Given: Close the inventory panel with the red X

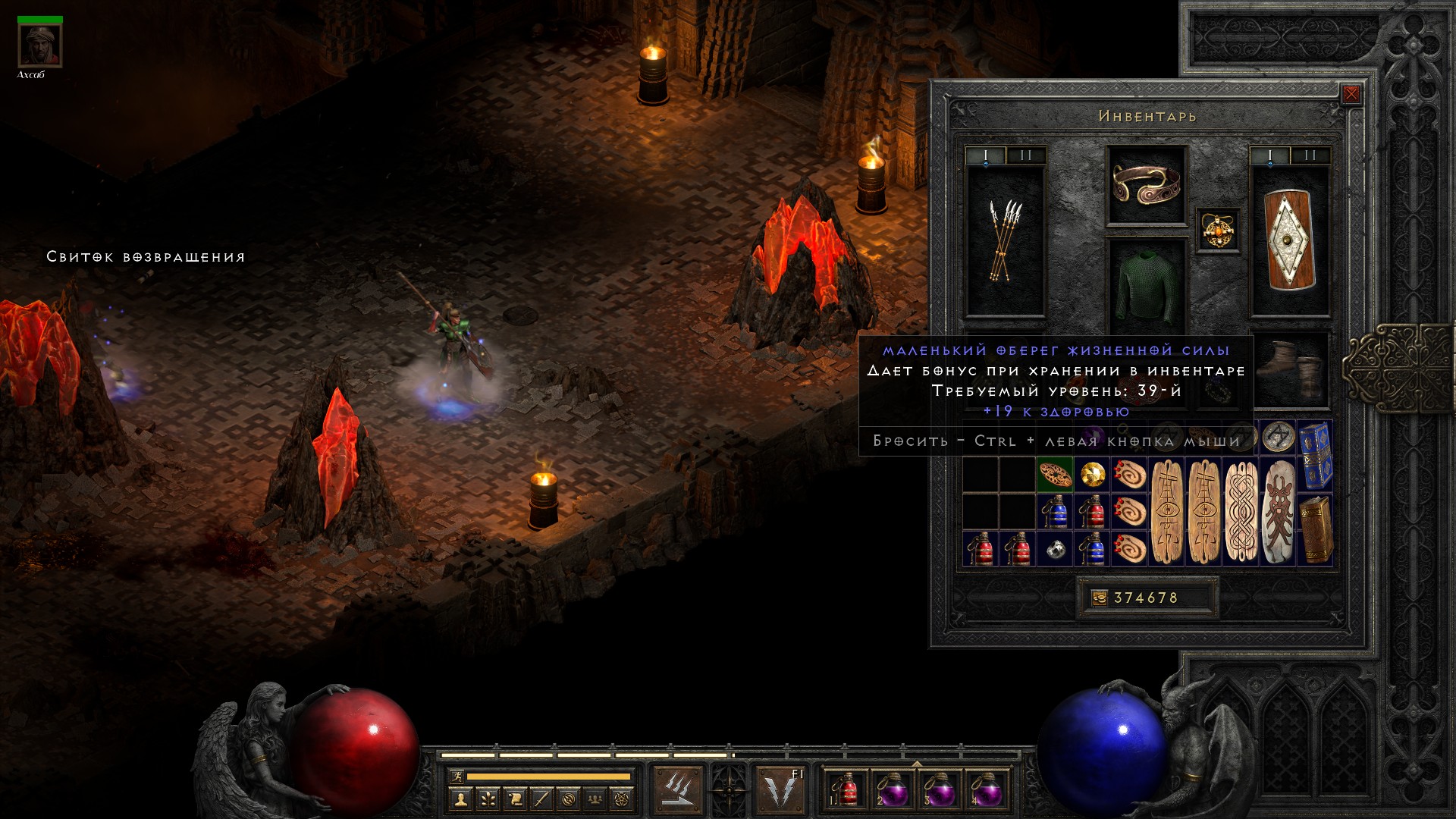Looking at the screenshot, I should tap(1351, 94).
